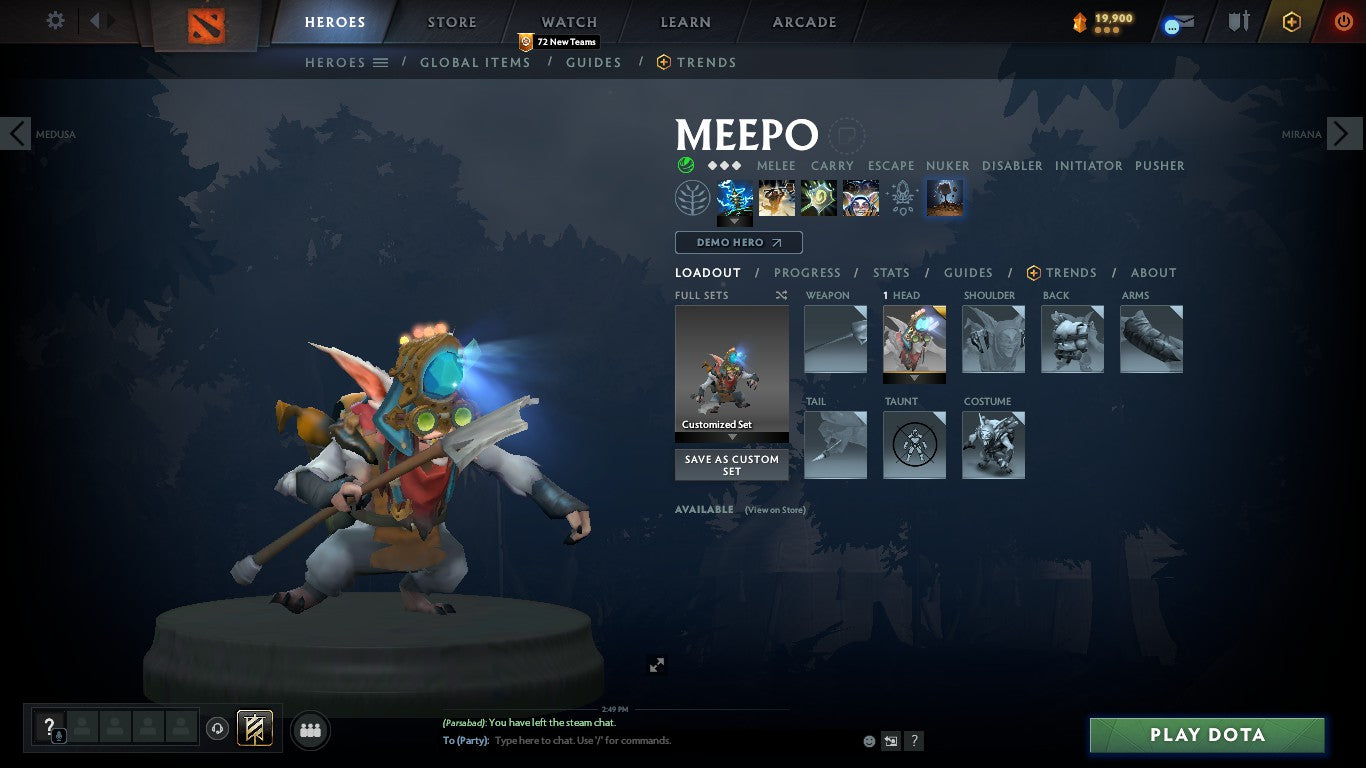Switch to the STATS tab
1366x768 pixels.
point(890,272)
